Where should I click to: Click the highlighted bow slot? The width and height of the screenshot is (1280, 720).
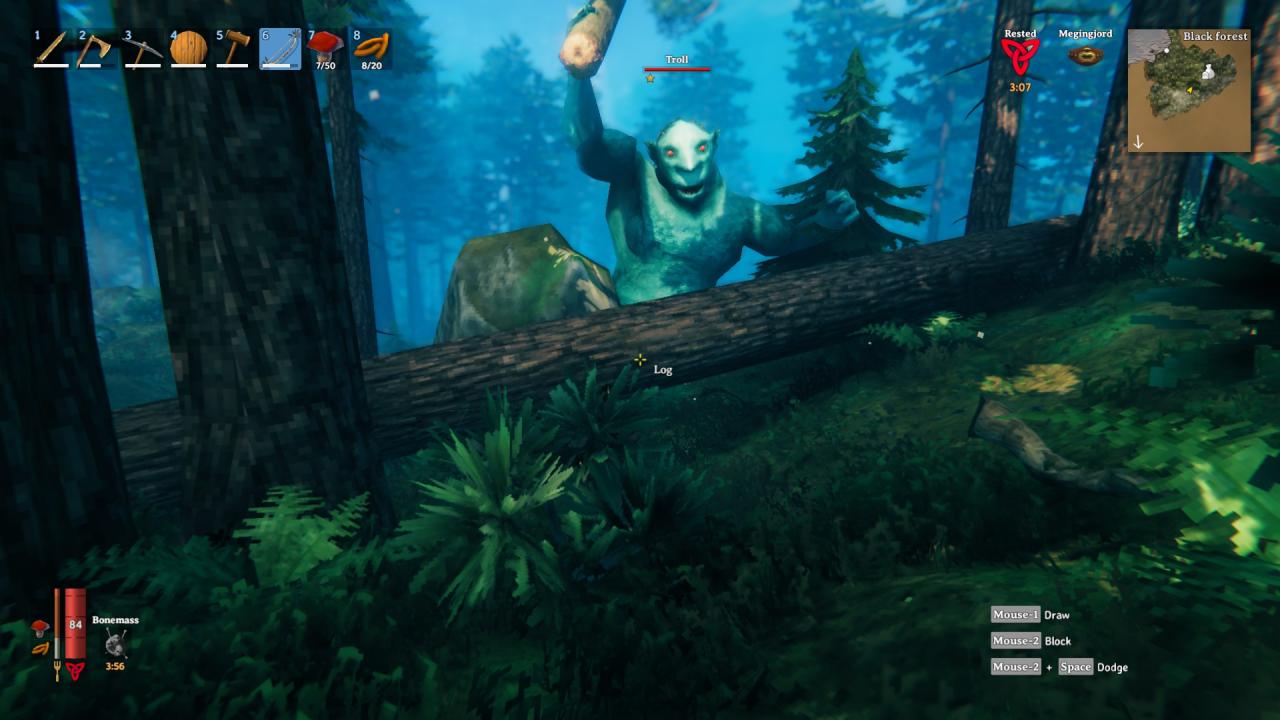[x=280, y=49]
